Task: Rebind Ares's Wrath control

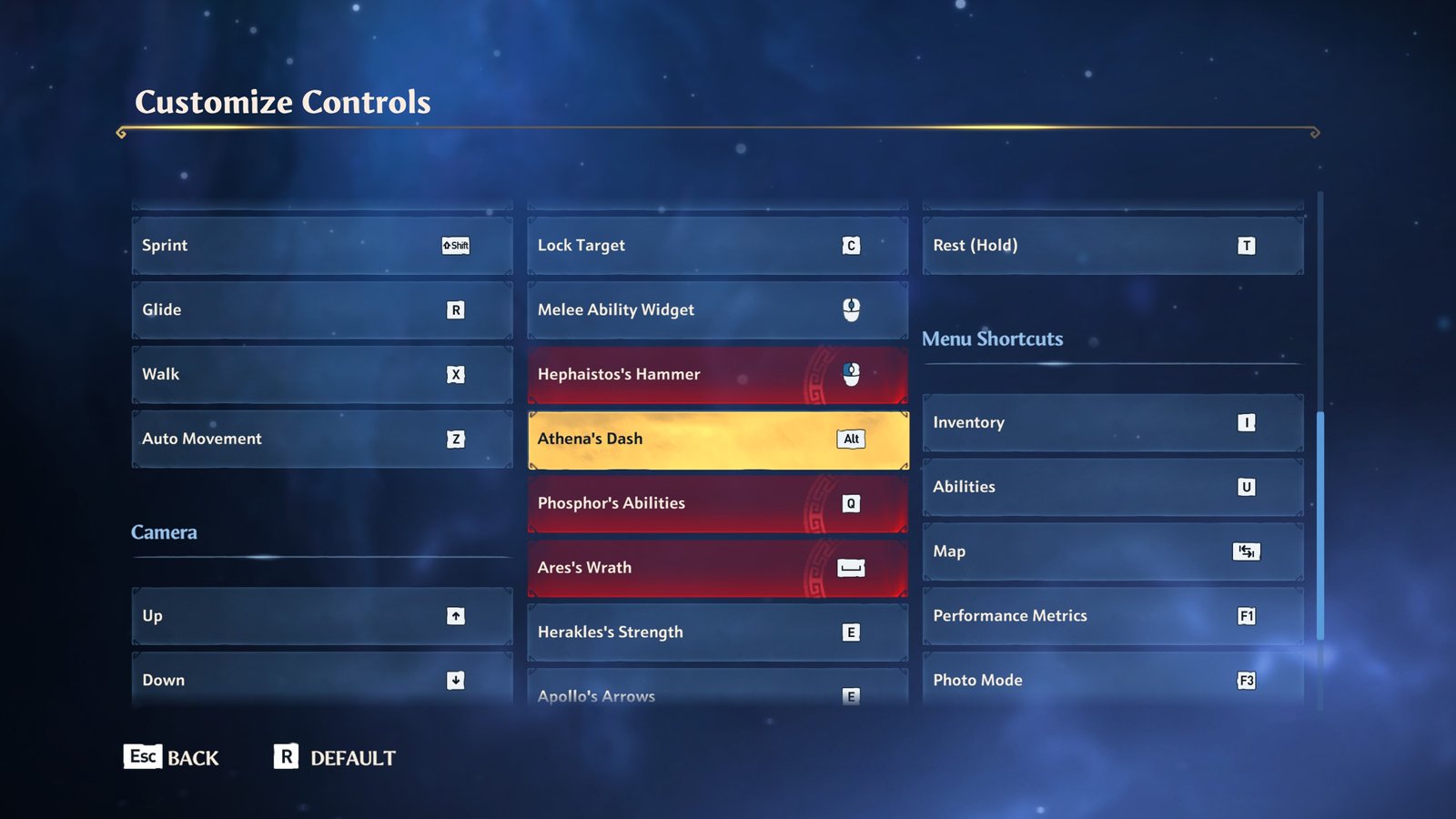Action: (x=717, y=568)
